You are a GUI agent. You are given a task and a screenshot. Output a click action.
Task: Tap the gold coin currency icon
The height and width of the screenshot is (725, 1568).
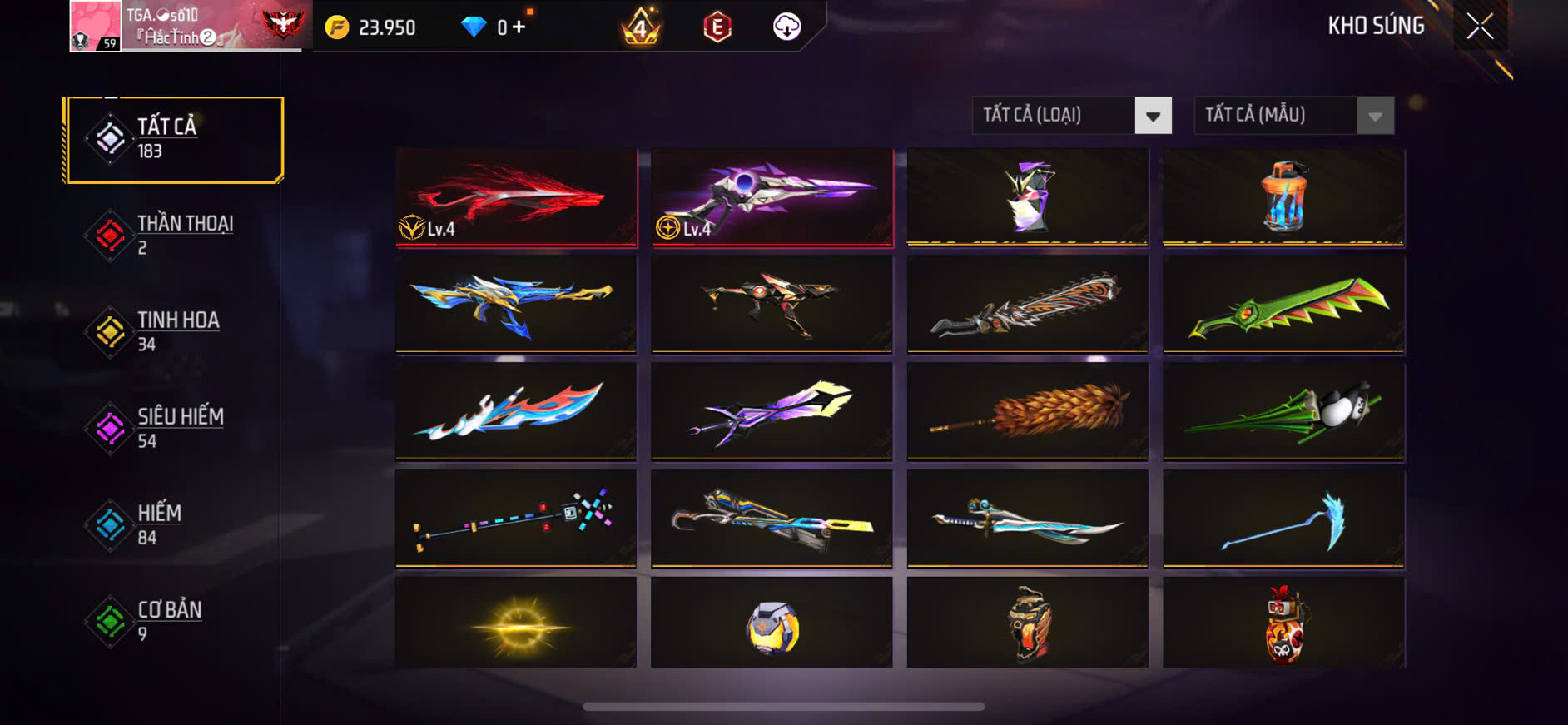[336, 27]
